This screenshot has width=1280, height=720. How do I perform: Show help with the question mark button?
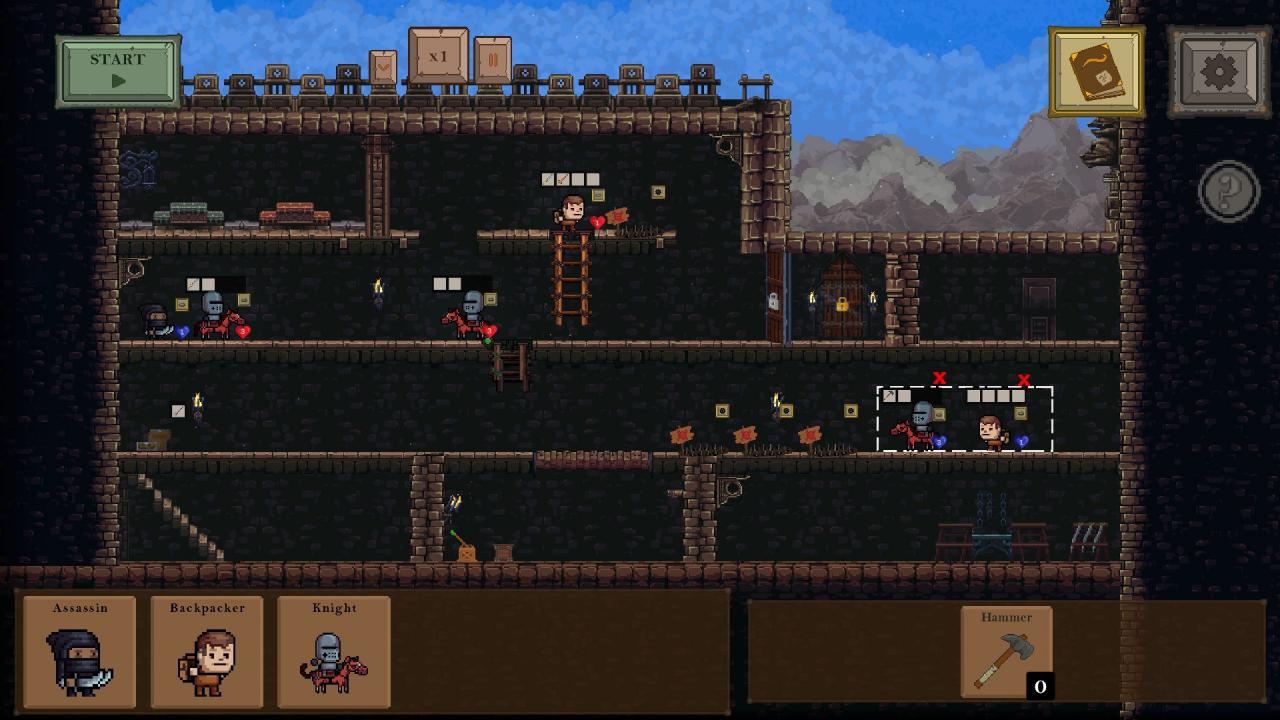click(x=1228, y=190)
